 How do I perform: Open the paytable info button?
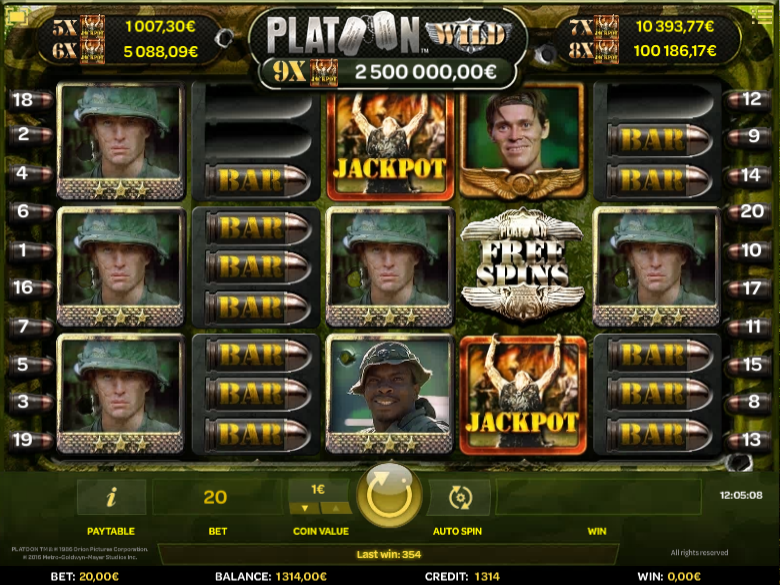pyautogui.click(x=111, y=496)
